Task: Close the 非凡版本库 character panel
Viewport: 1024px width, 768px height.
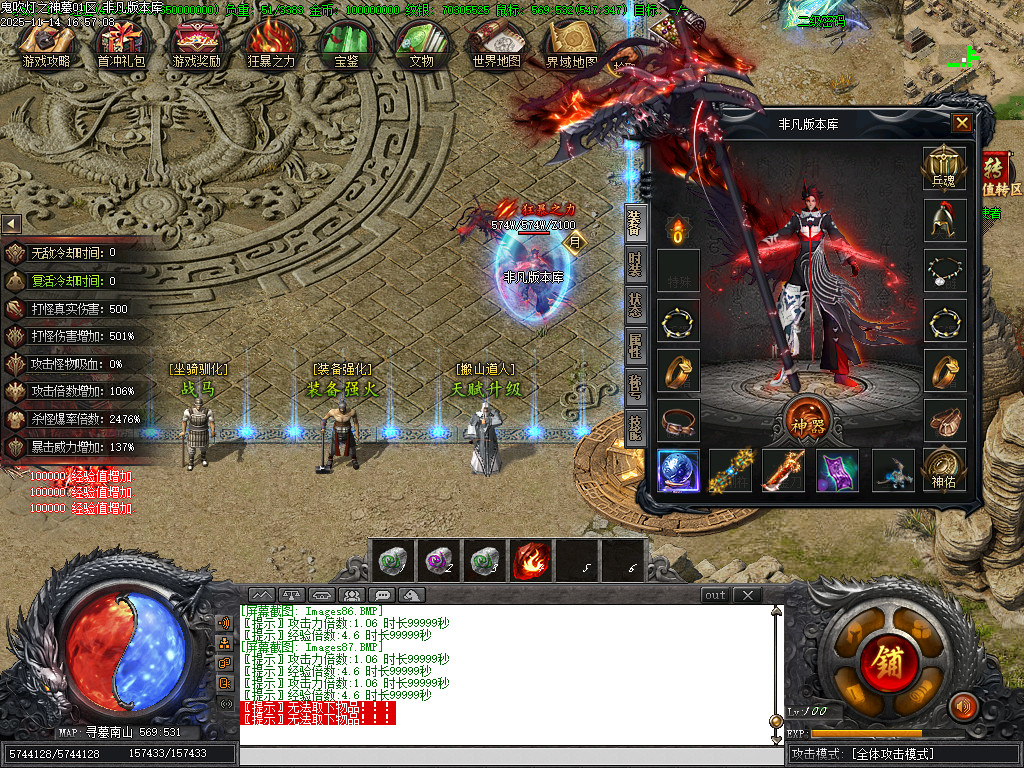Action: [x=962, y=123]
